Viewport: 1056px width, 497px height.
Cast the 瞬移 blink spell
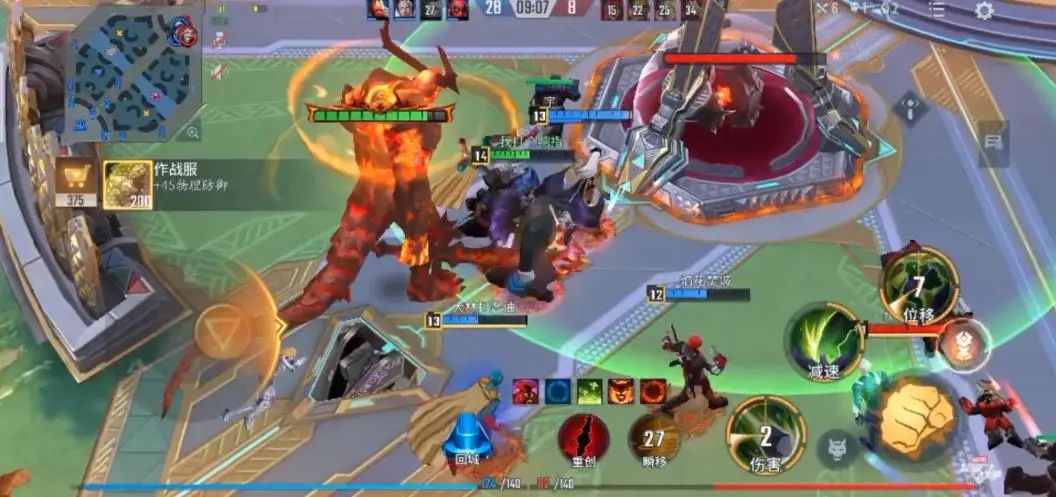tap(654, 438)
